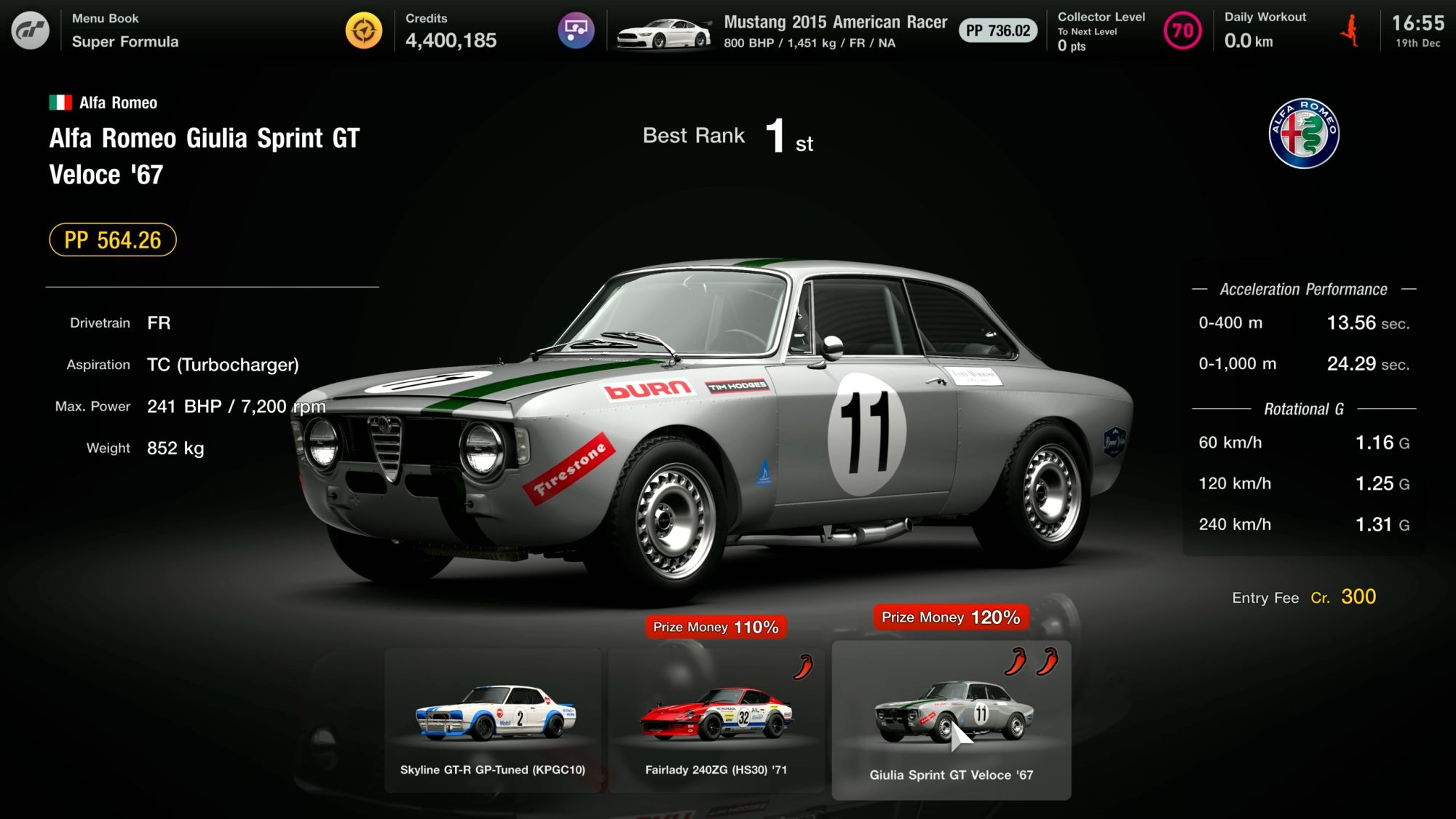The height and width of the screenshot is (819, 1456).
Task: Click the Gran Turismo logo icon
Action: 31,31
